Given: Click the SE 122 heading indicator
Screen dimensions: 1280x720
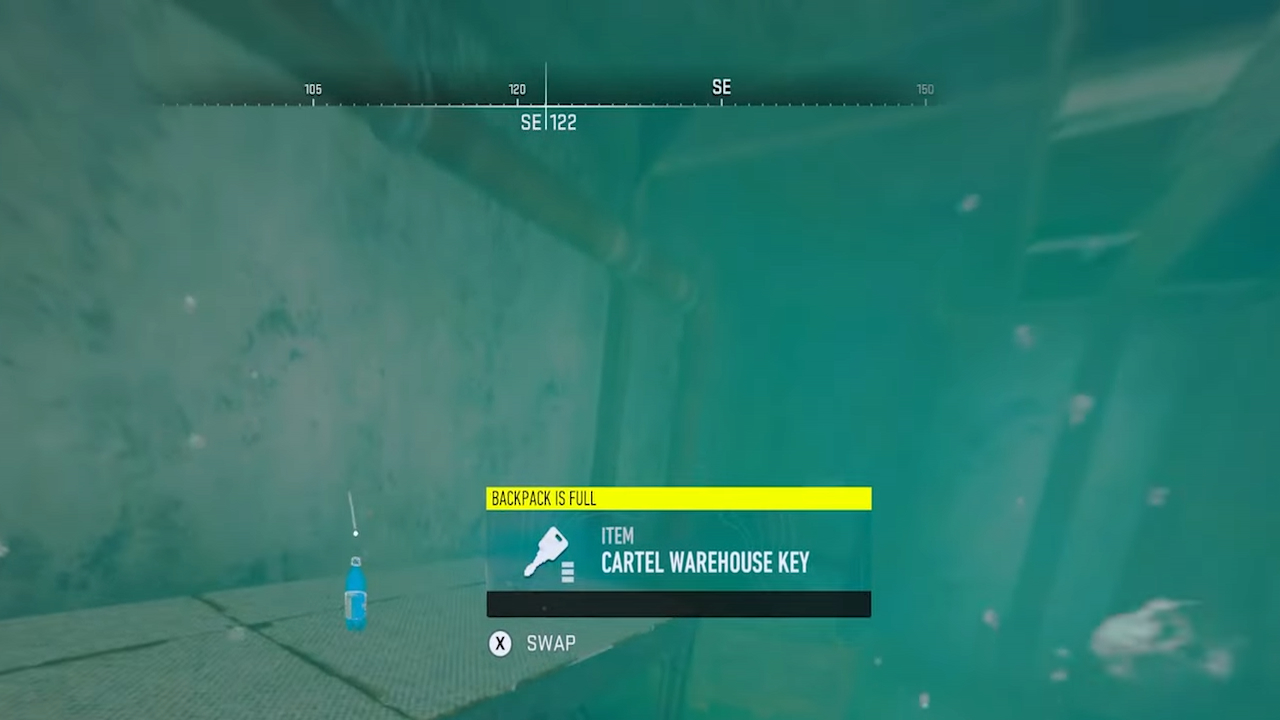Looking at the screenshot, I should tap(546, 122).
